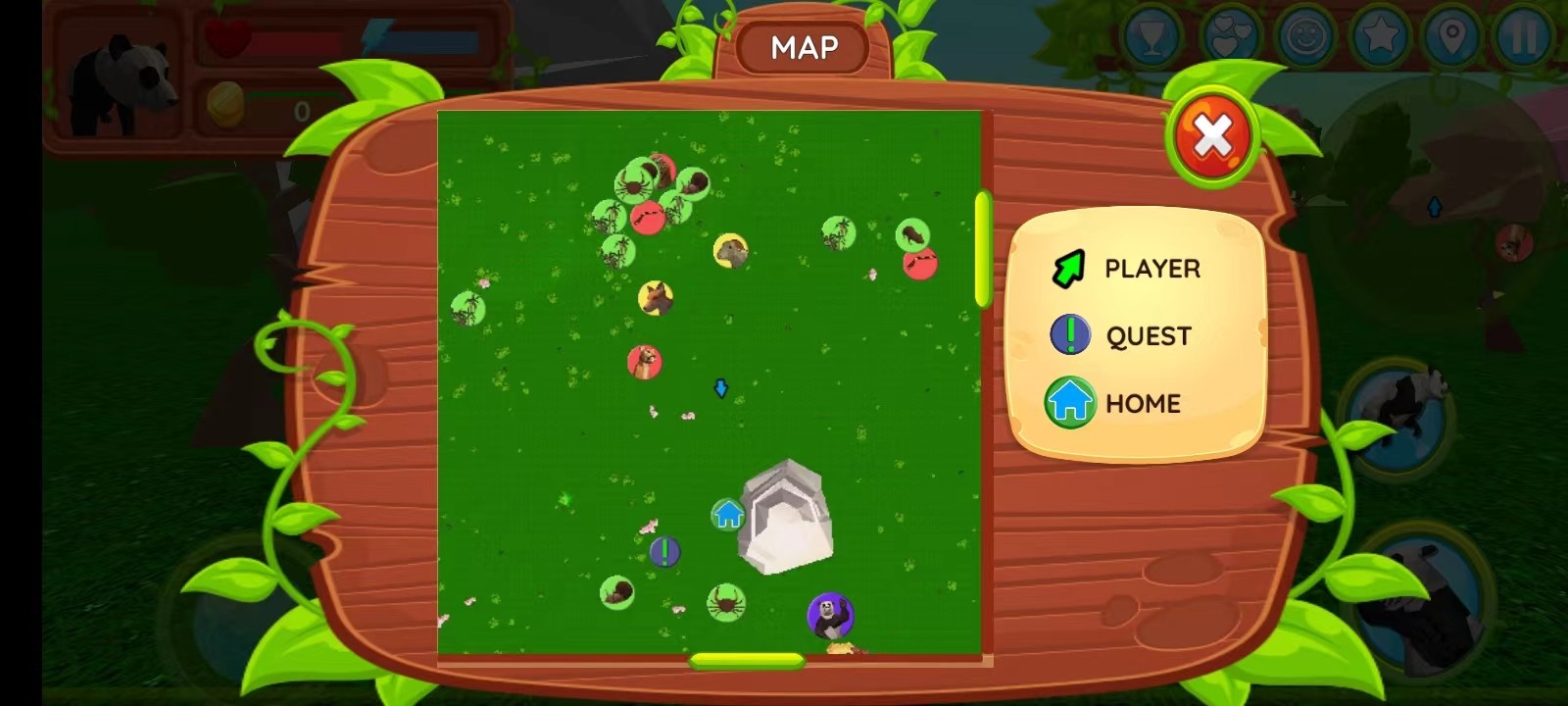Open the star icon in the top bar
1568x706 pixels.
point(1380,37)
